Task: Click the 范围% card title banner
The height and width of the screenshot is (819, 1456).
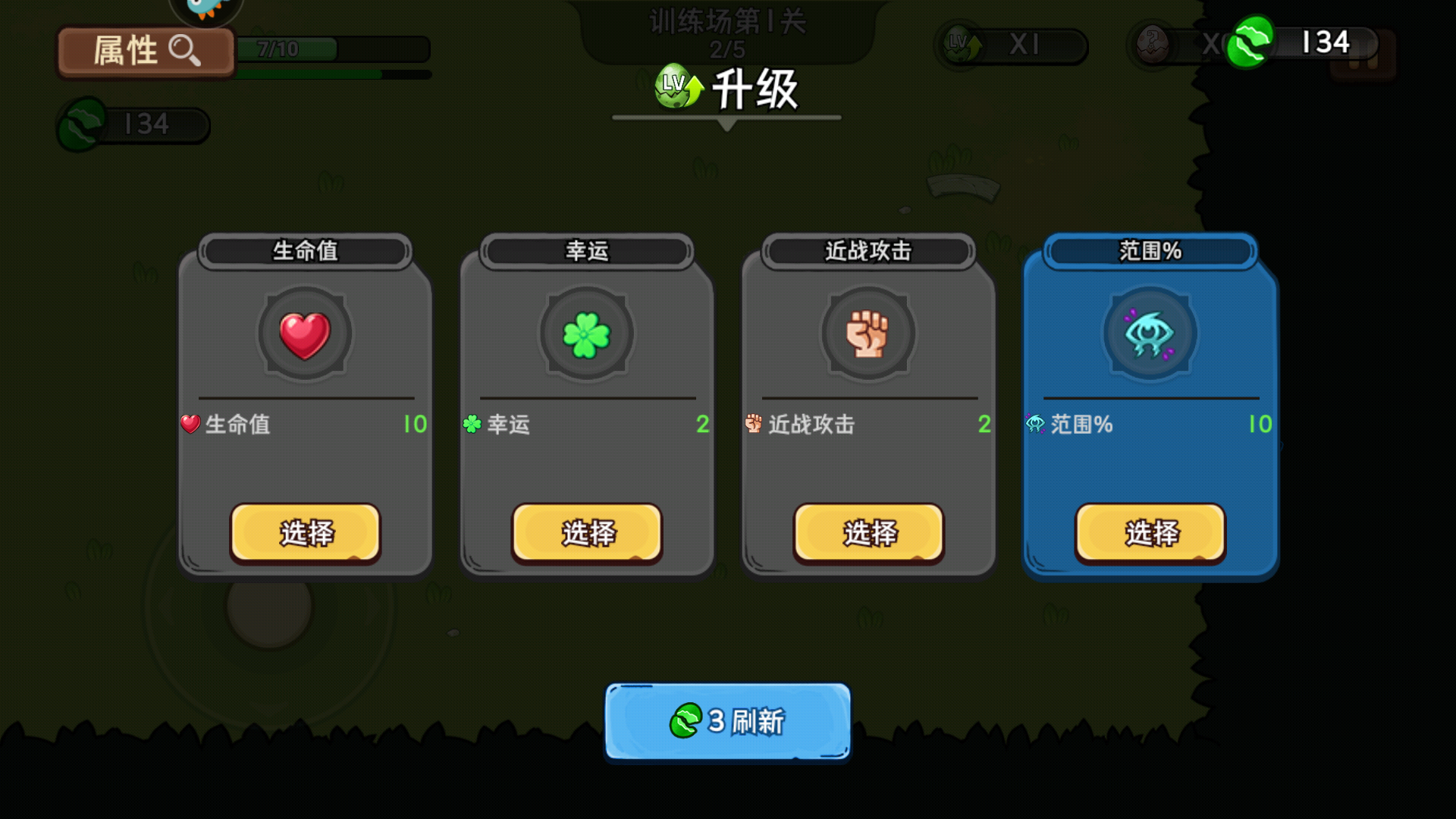Action: [x=1150, y=251]
